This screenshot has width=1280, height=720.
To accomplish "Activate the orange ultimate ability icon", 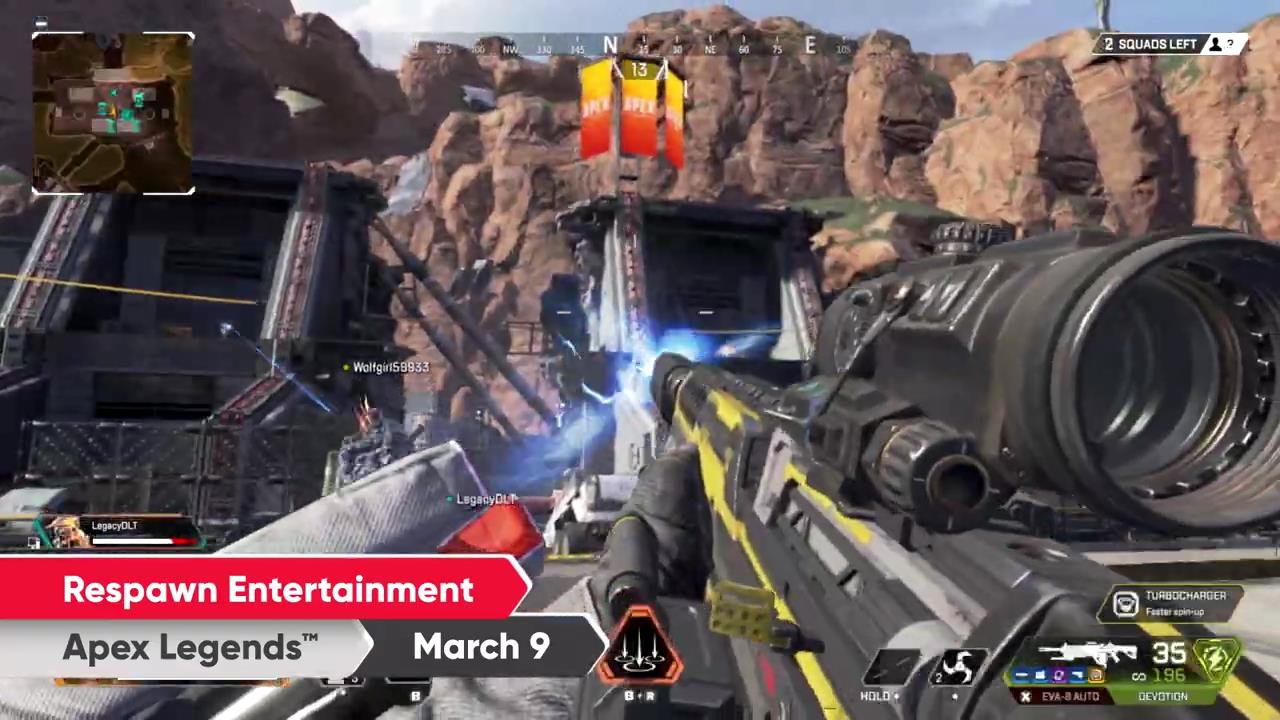I will tap(640, 648).
